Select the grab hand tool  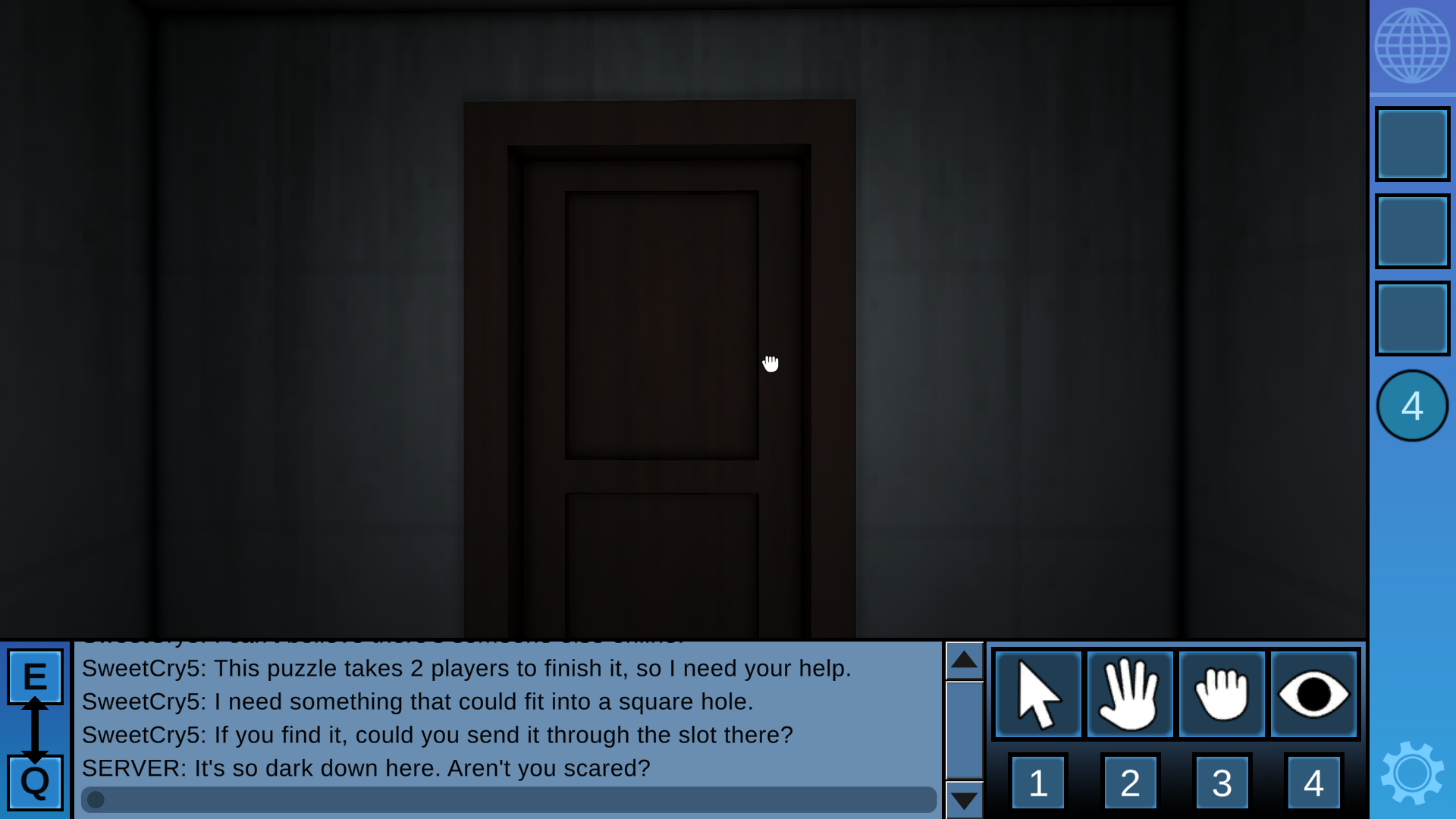[x=1222, y=694]
